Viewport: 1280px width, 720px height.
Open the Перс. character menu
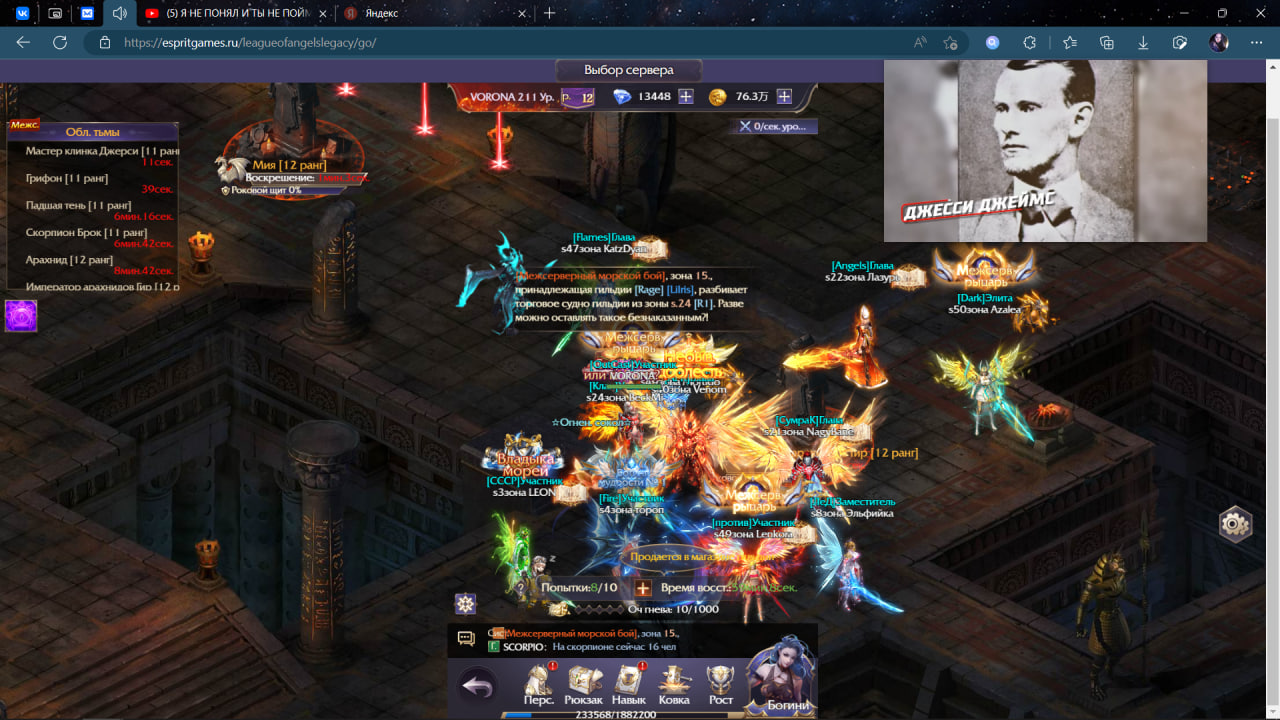[x=539, y=685]
